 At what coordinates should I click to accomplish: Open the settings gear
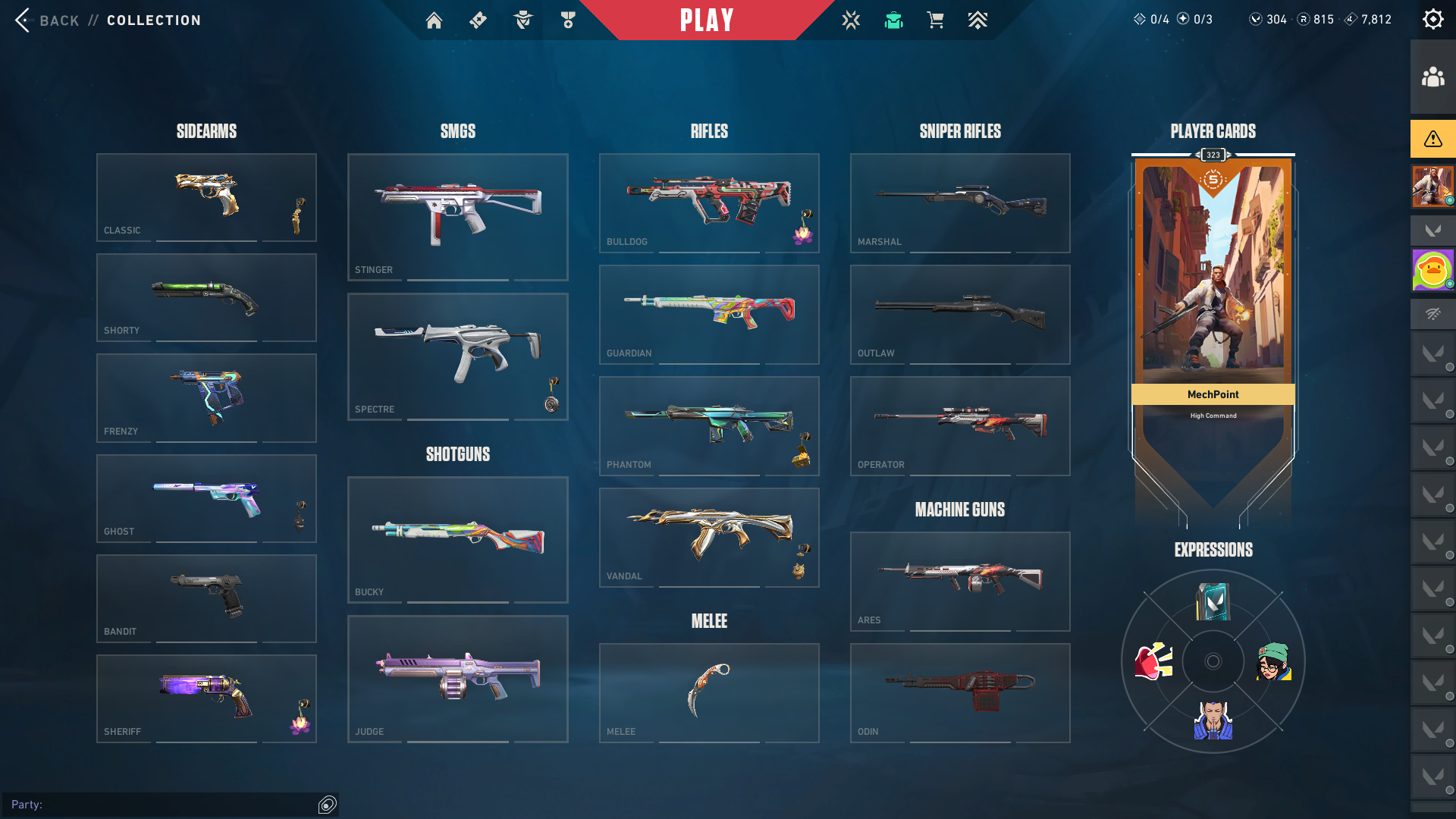(1432, 20)
